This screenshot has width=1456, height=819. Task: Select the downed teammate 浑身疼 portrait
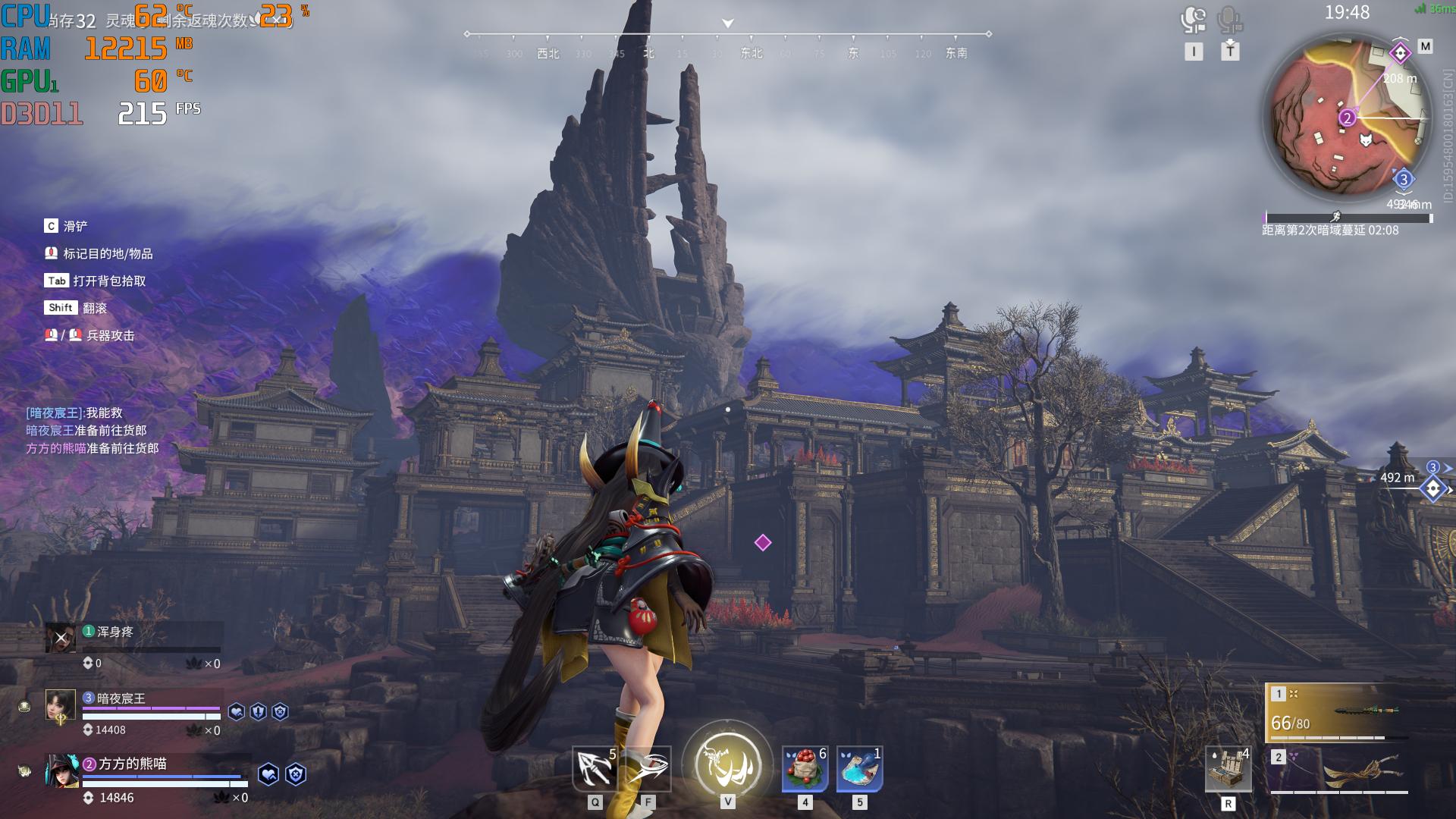click(x=61, y=639)
